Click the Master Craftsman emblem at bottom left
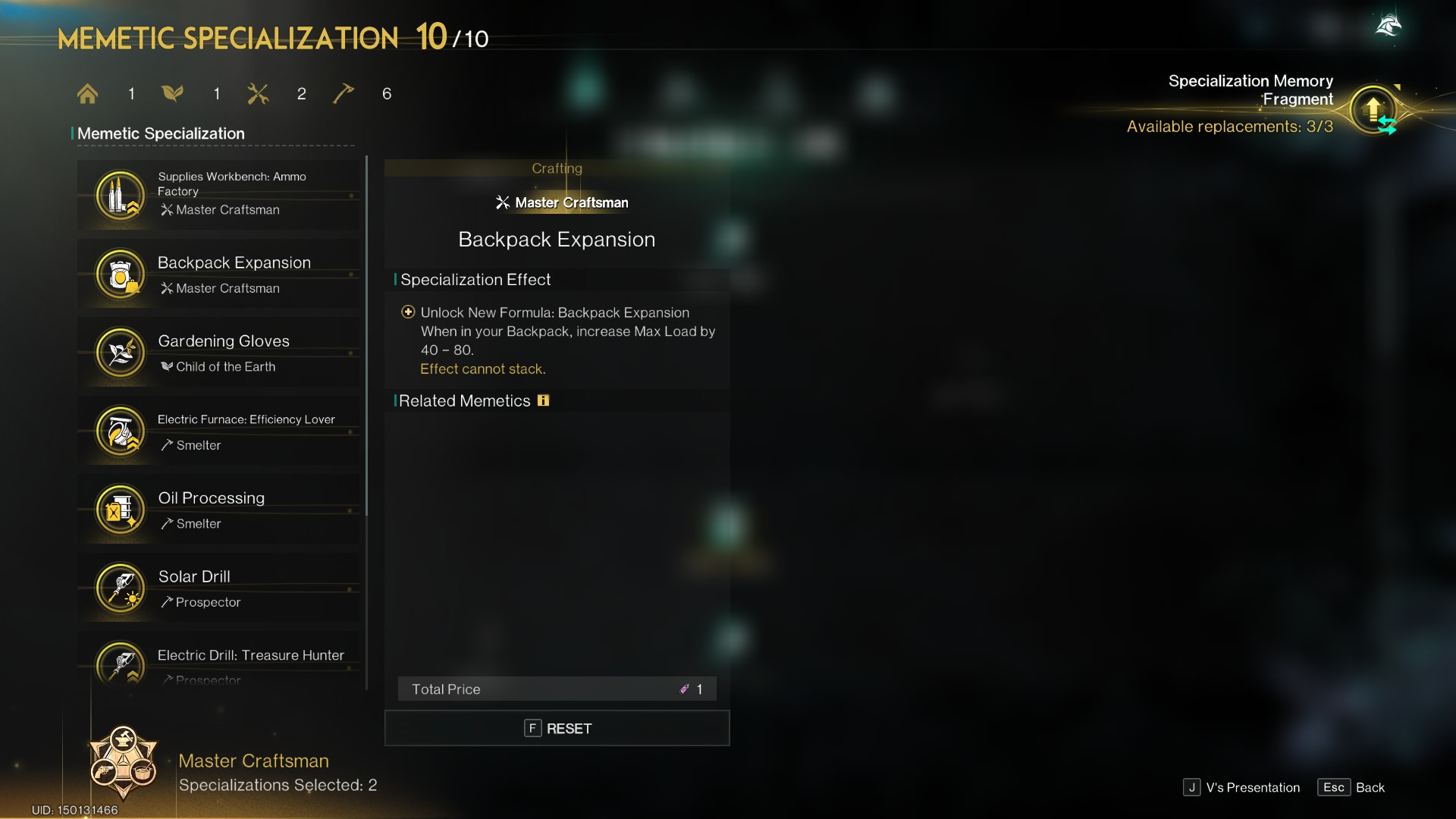Screen dimensions: 1456x819 [x=124, y=764]
